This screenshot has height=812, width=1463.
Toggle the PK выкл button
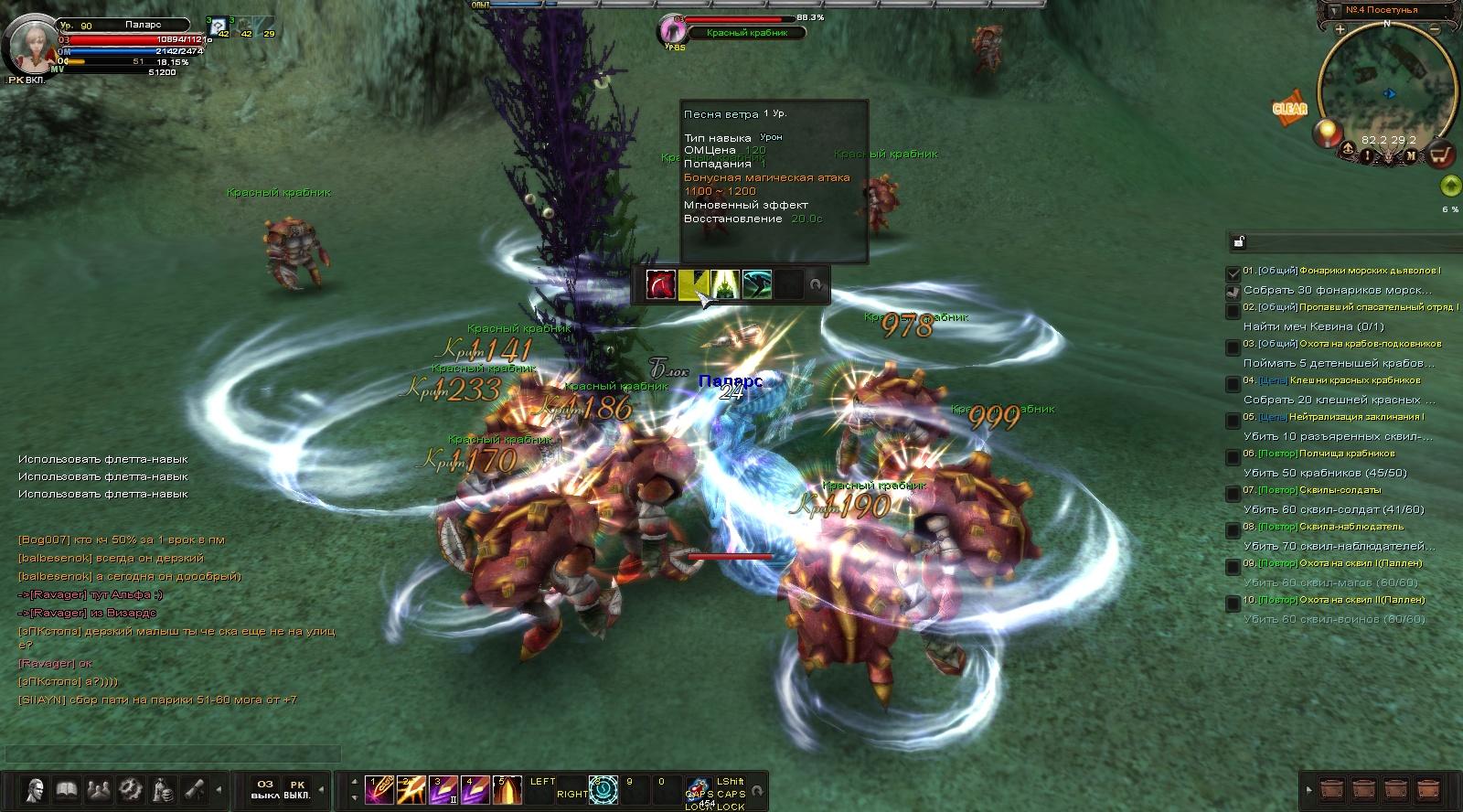click(297, 789)
